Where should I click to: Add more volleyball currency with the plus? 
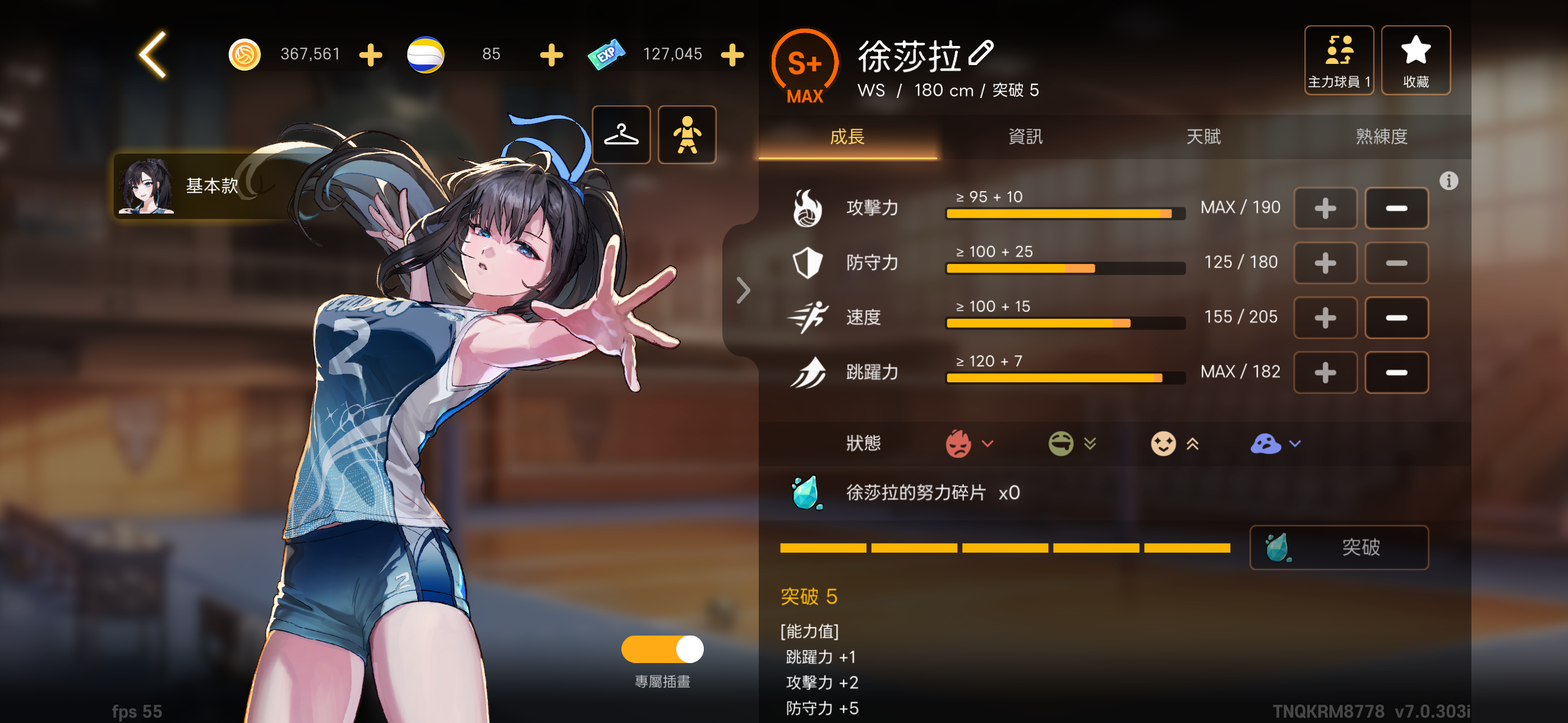551,55
